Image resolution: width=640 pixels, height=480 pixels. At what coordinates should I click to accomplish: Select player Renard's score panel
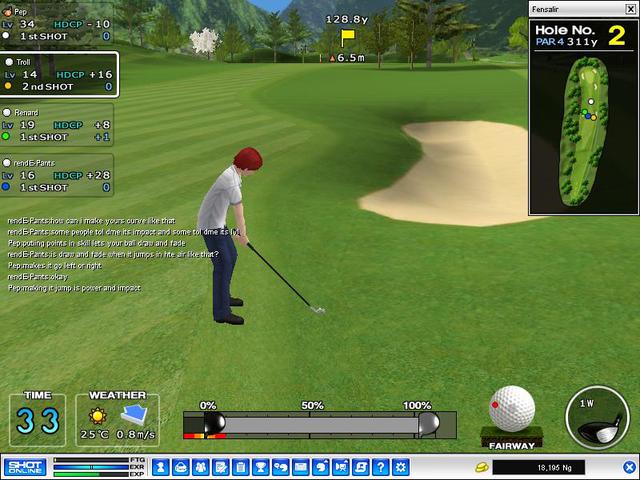coord(57,125)
